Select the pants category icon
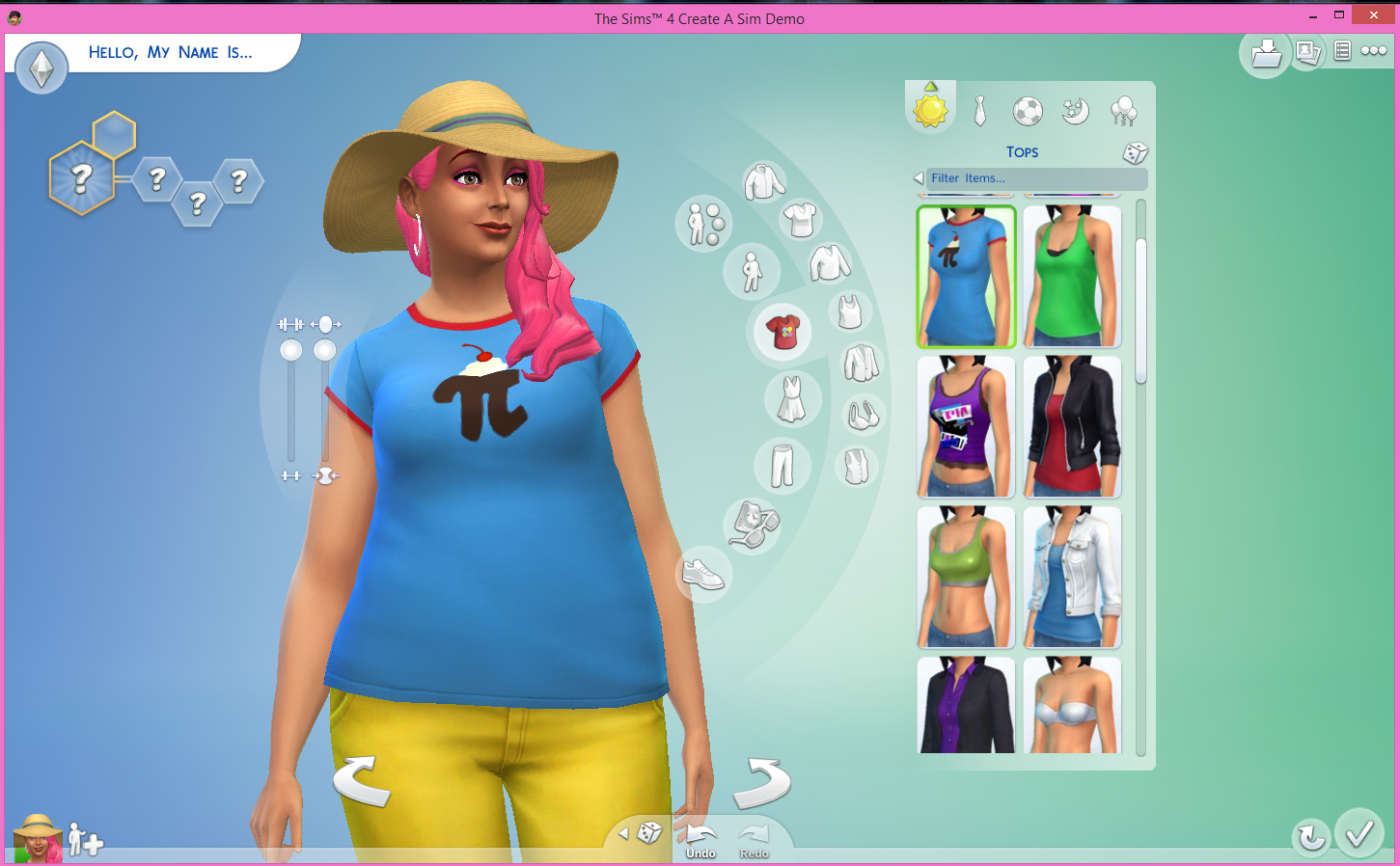1400x866 pixels. tap(782, 466)
